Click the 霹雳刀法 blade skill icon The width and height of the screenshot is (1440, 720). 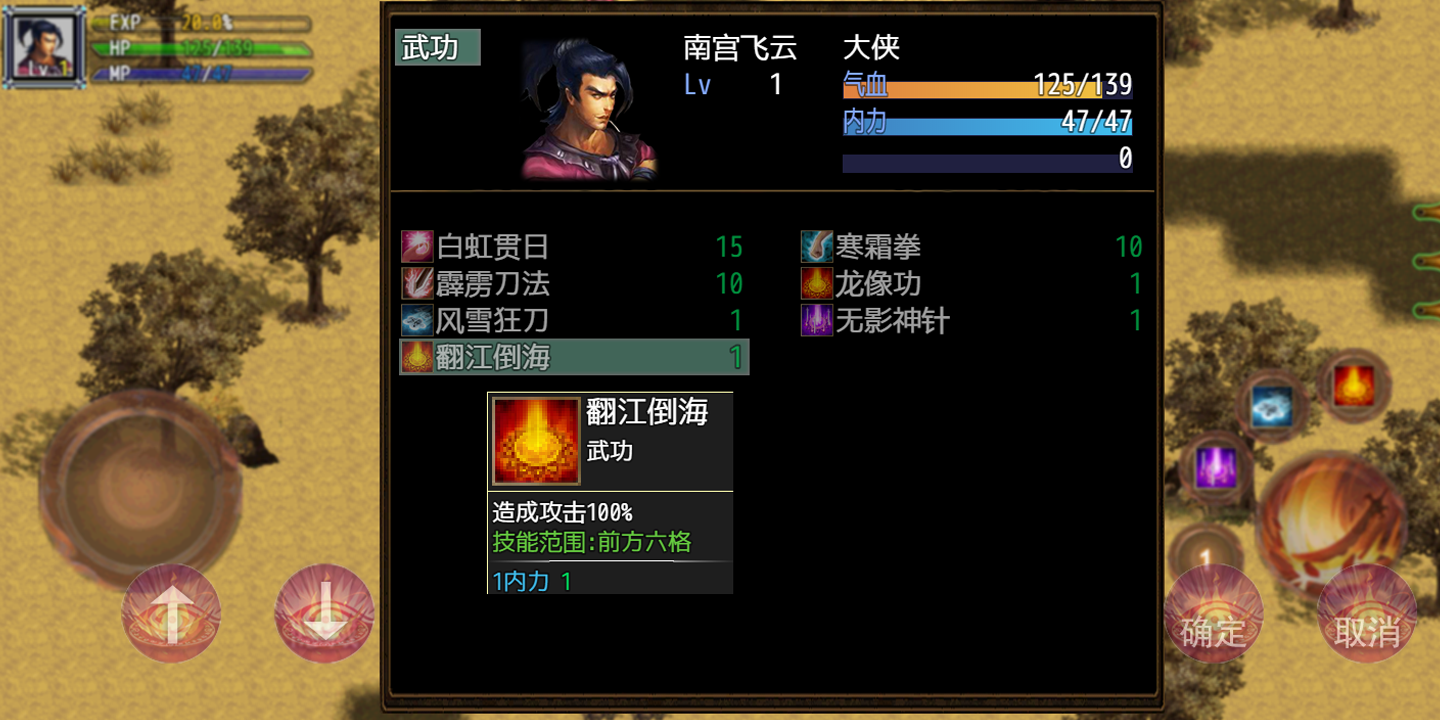pos(419,284)
